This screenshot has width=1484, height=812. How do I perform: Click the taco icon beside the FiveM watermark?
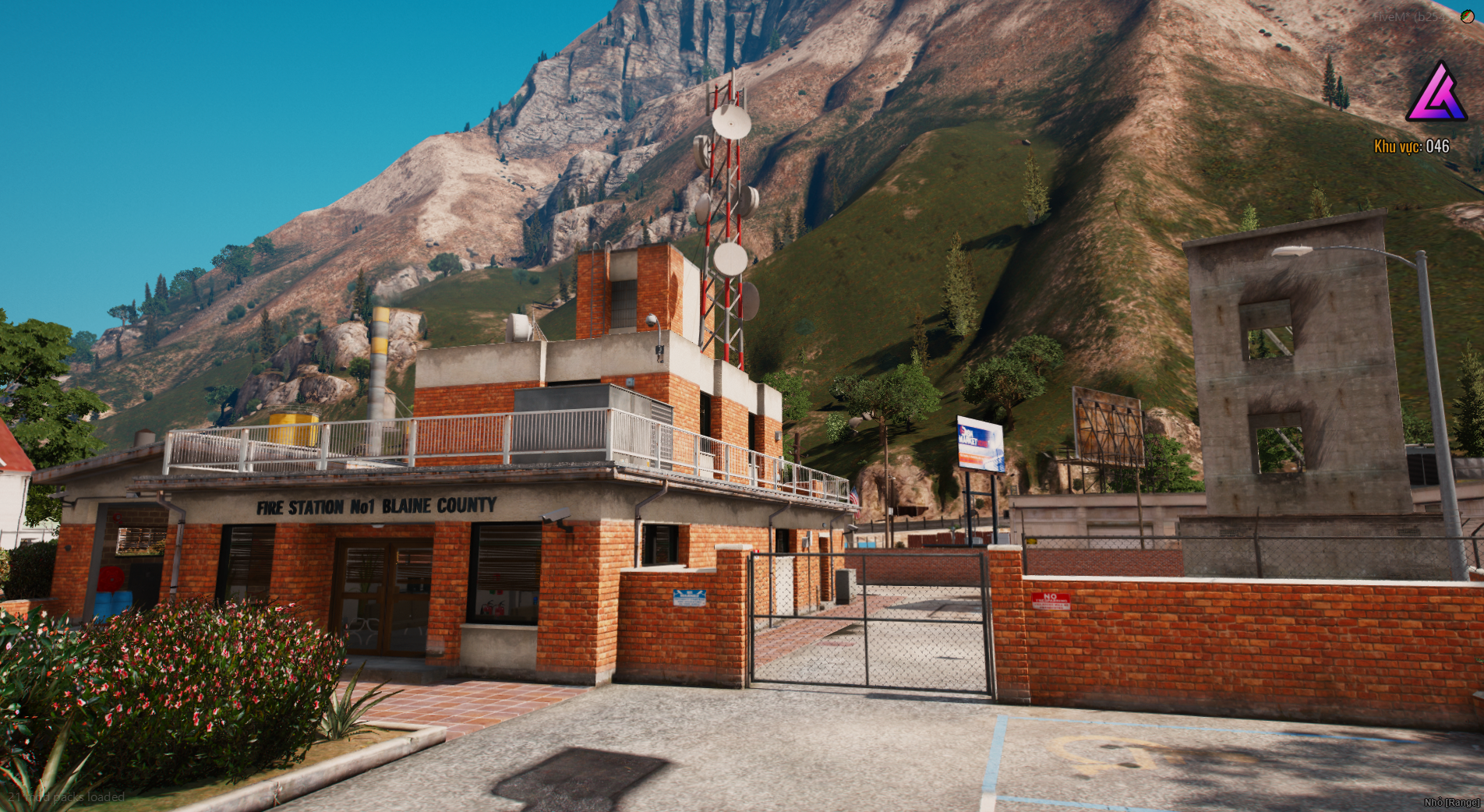1467,16
